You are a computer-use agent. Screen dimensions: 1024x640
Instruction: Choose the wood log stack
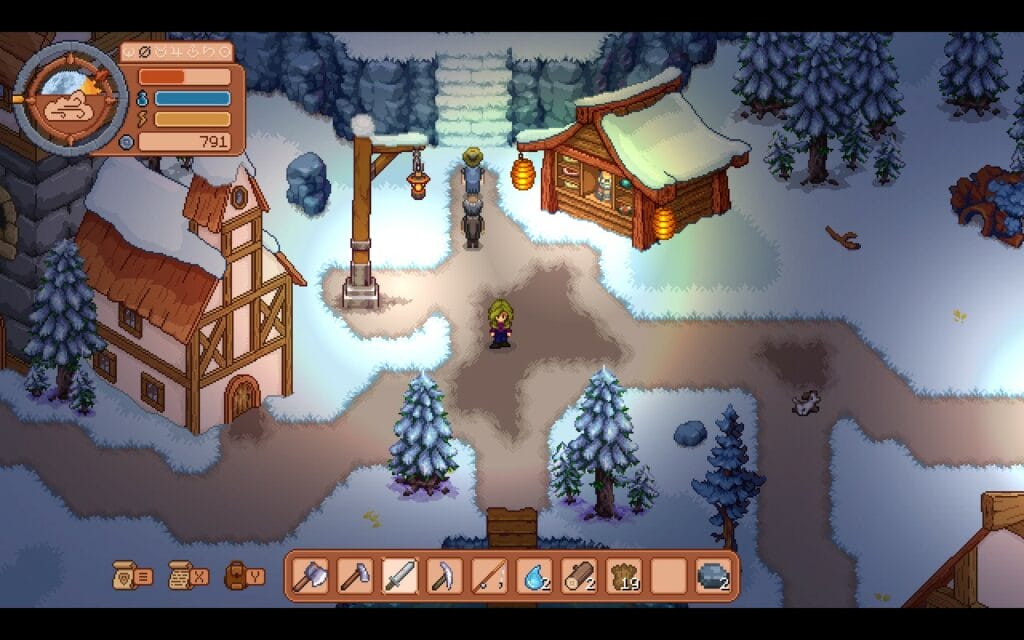point(579,576)
